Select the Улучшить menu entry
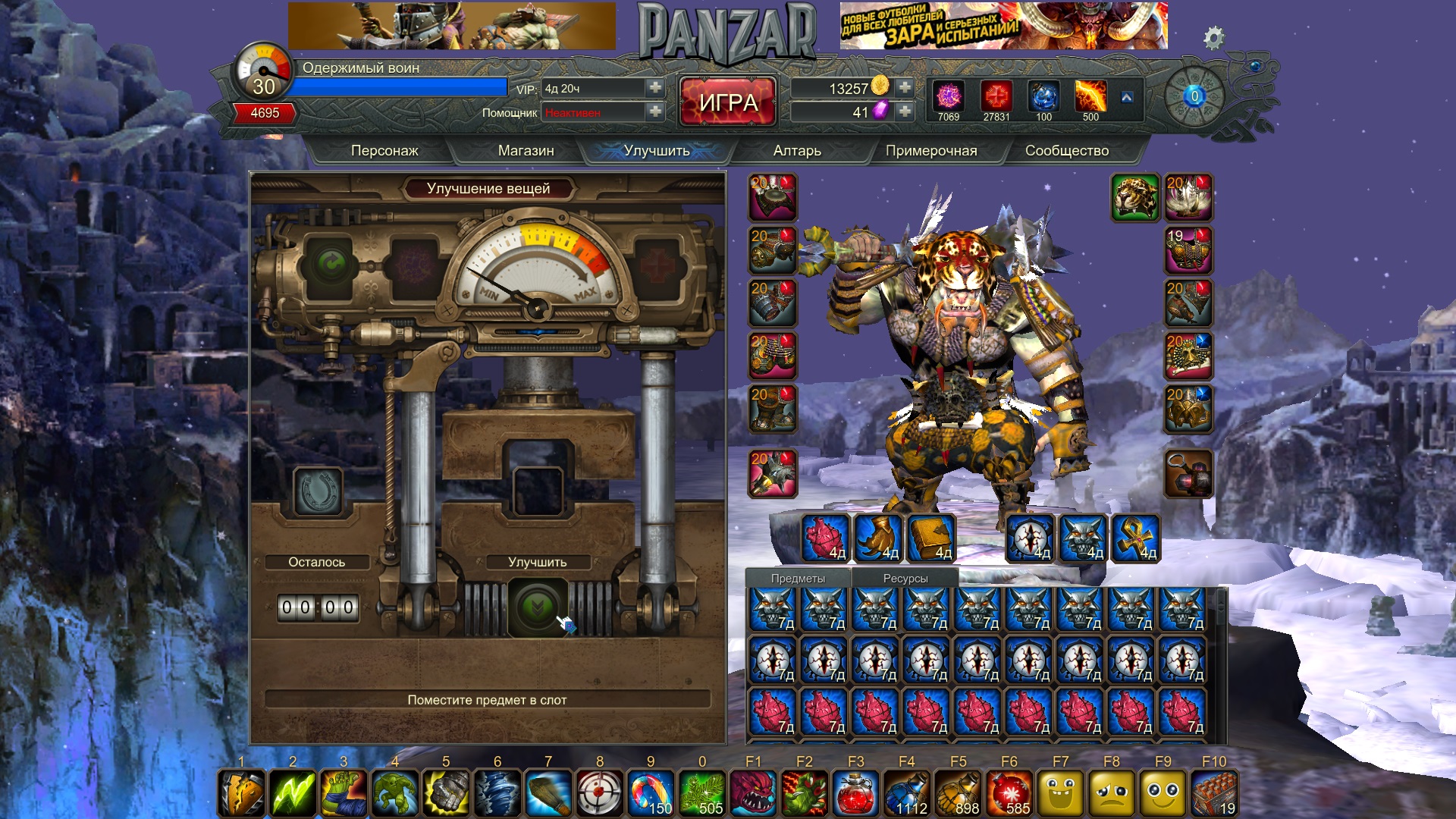This screenshot has width=1456, height=819. tap(657, 151)
